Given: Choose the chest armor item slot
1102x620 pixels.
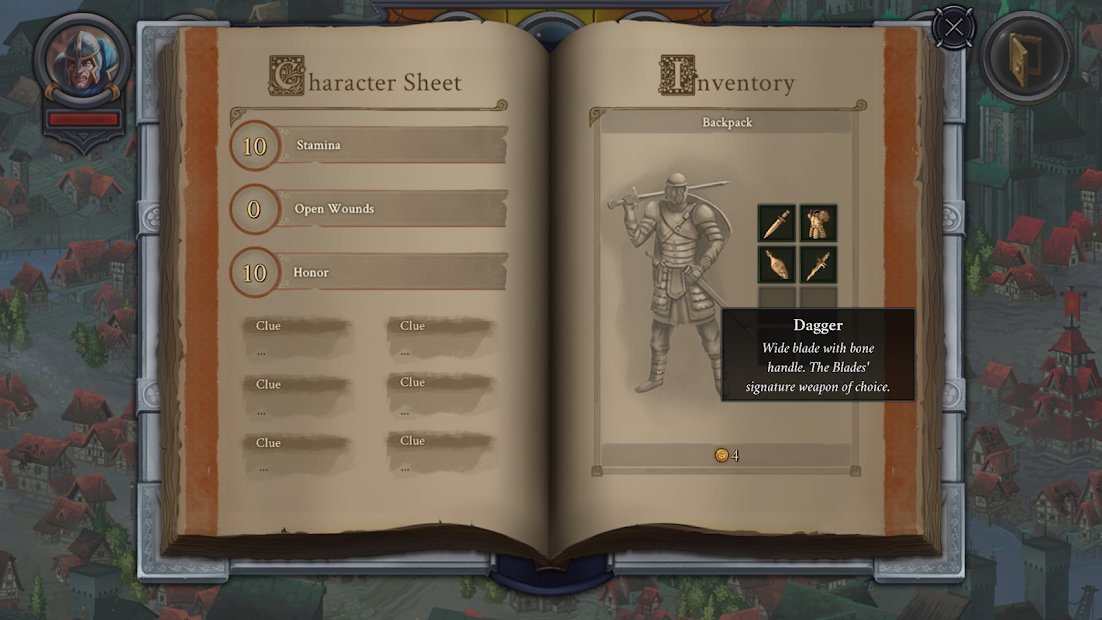Looking at the screenshot, I should click(818, 224).
